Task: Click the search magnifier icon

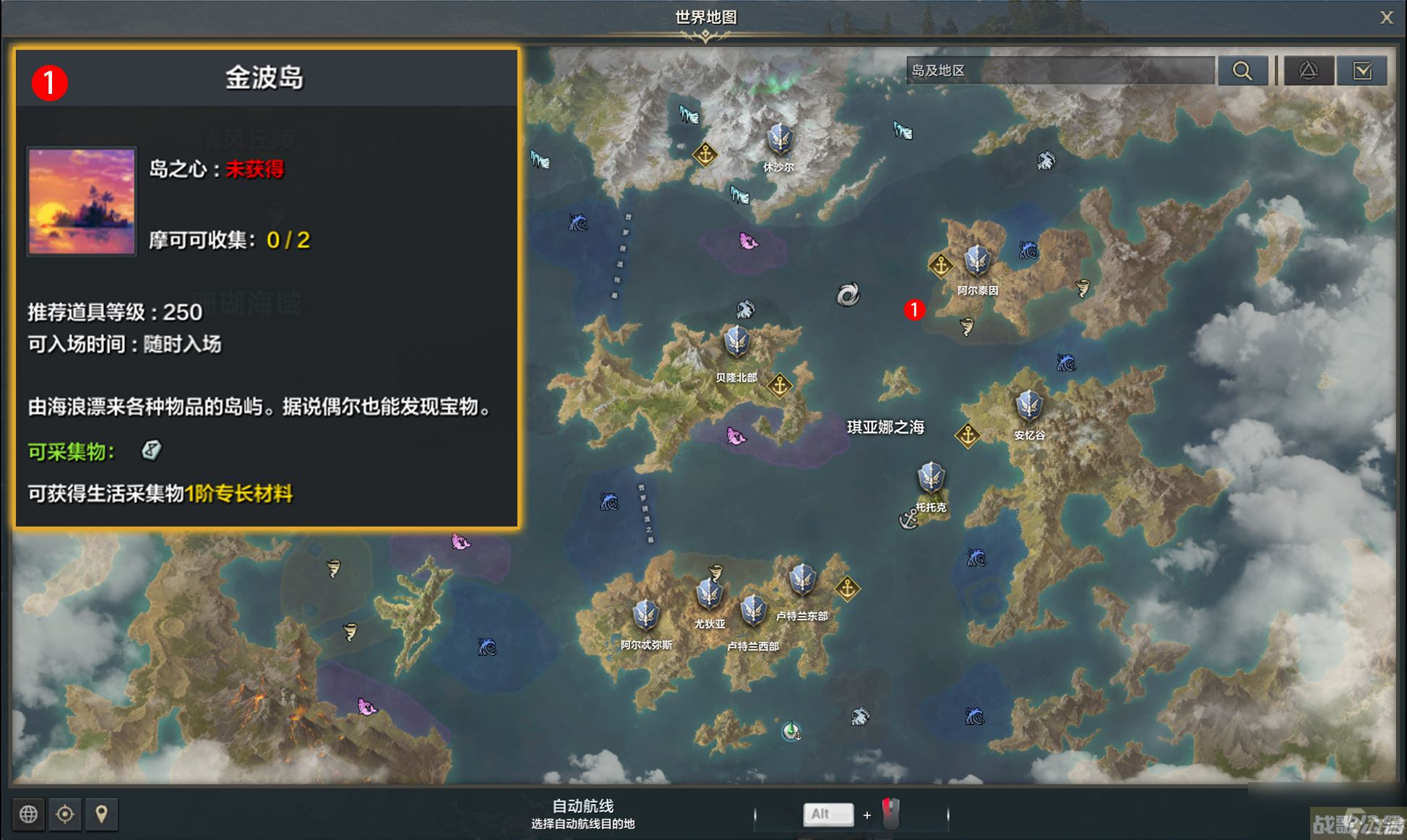Action: pos(1243,70)
